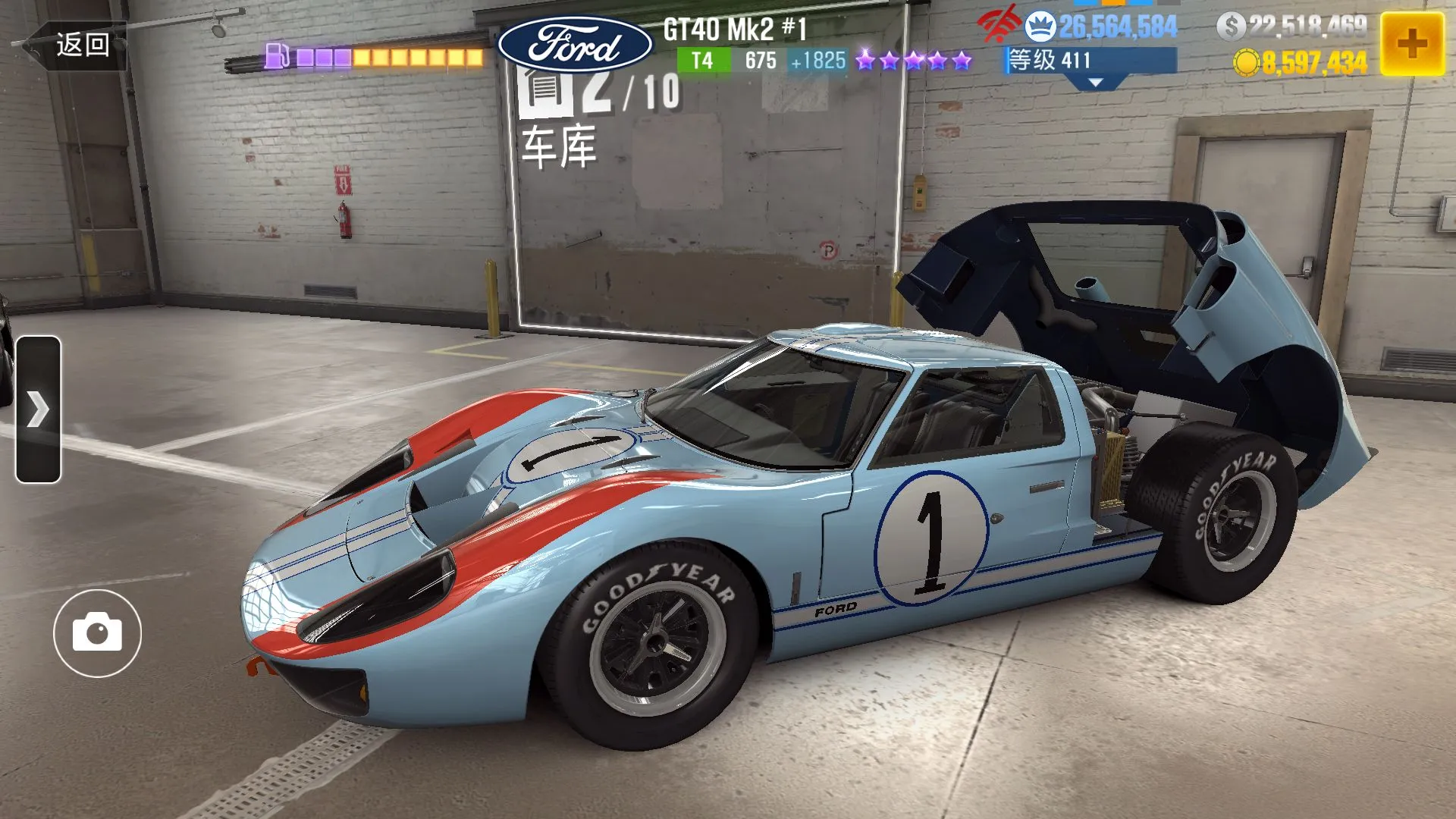
Task: Tap the yellow plus button to add currency
Action: point(1411,44)
